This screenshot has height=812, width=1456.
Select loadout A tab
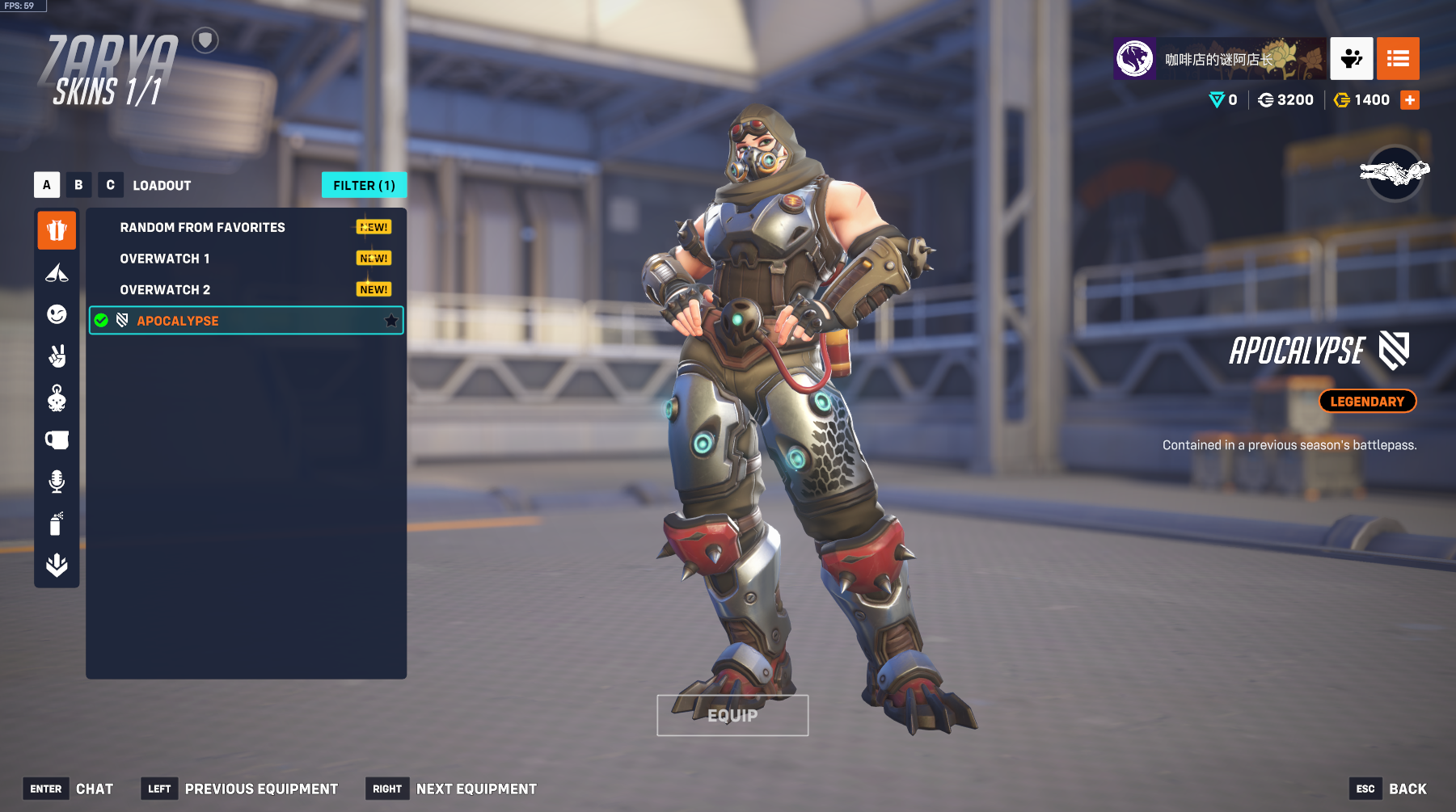[47, 185]
